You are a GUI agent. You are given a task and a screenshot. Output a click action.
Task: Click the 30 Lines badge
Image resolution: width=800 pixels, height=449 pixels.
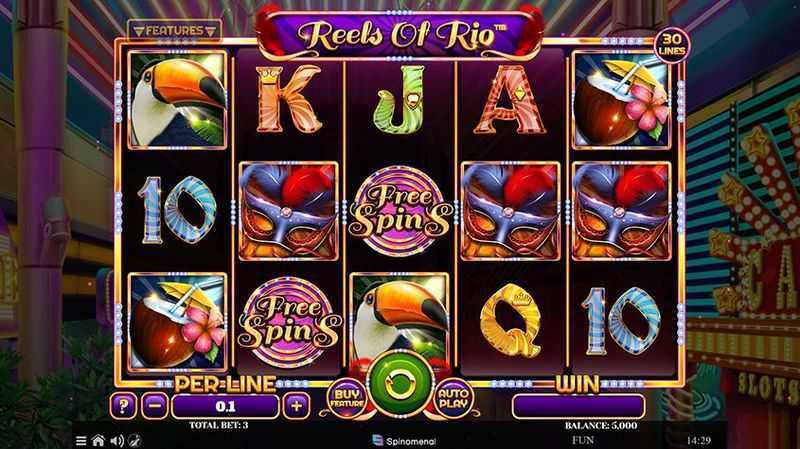(671, 45)
